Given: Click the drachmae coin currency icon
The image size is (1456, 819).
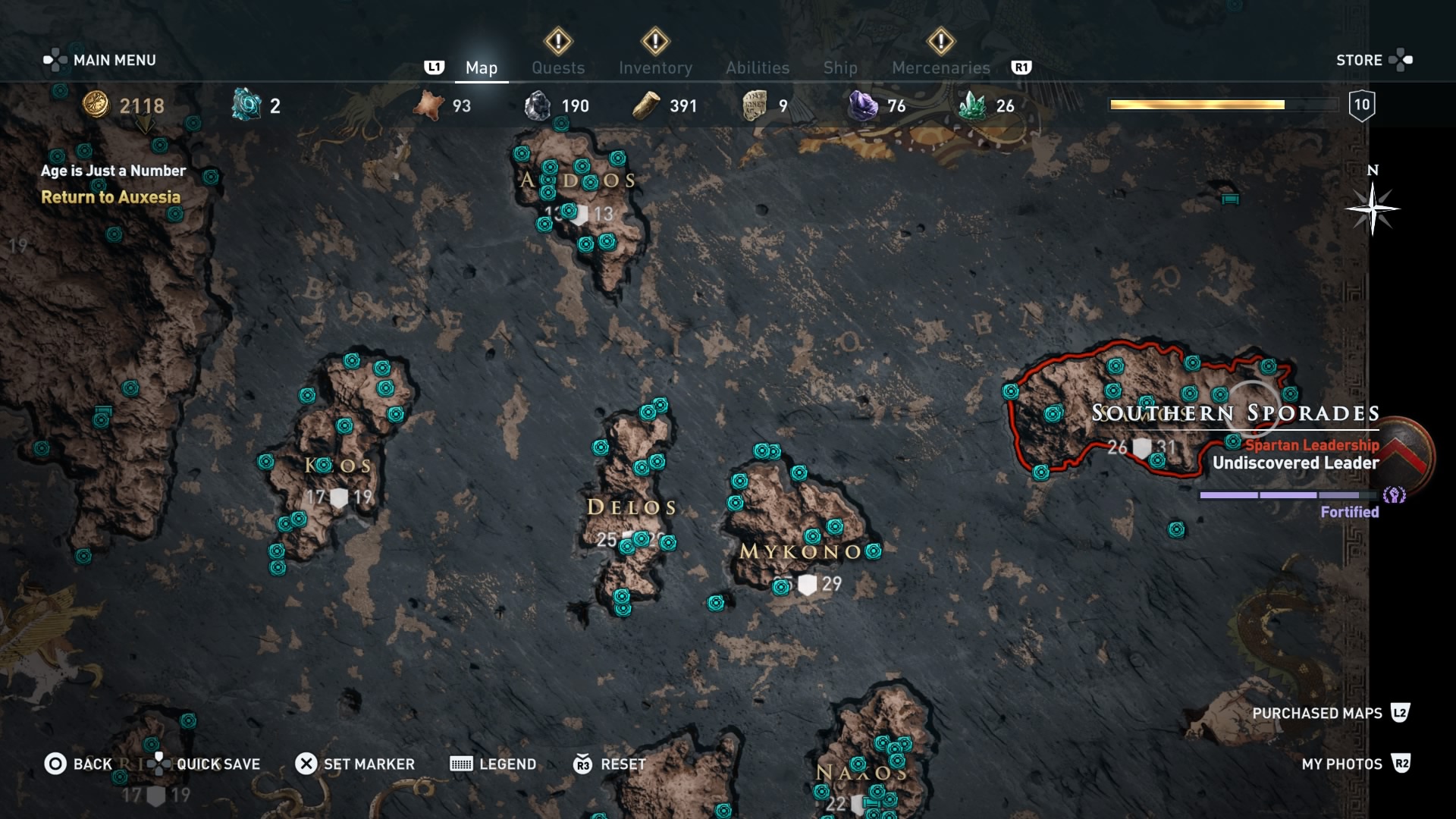Looking at the screenshot, I should point(96,105).
